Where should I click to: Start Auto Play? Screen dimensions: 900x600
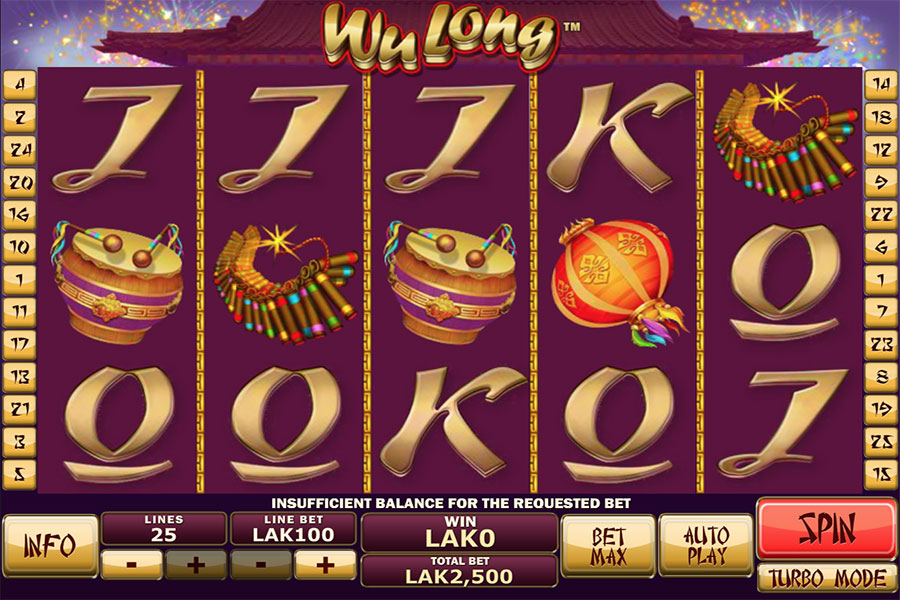pyautogui.click(x=706, y=545)
